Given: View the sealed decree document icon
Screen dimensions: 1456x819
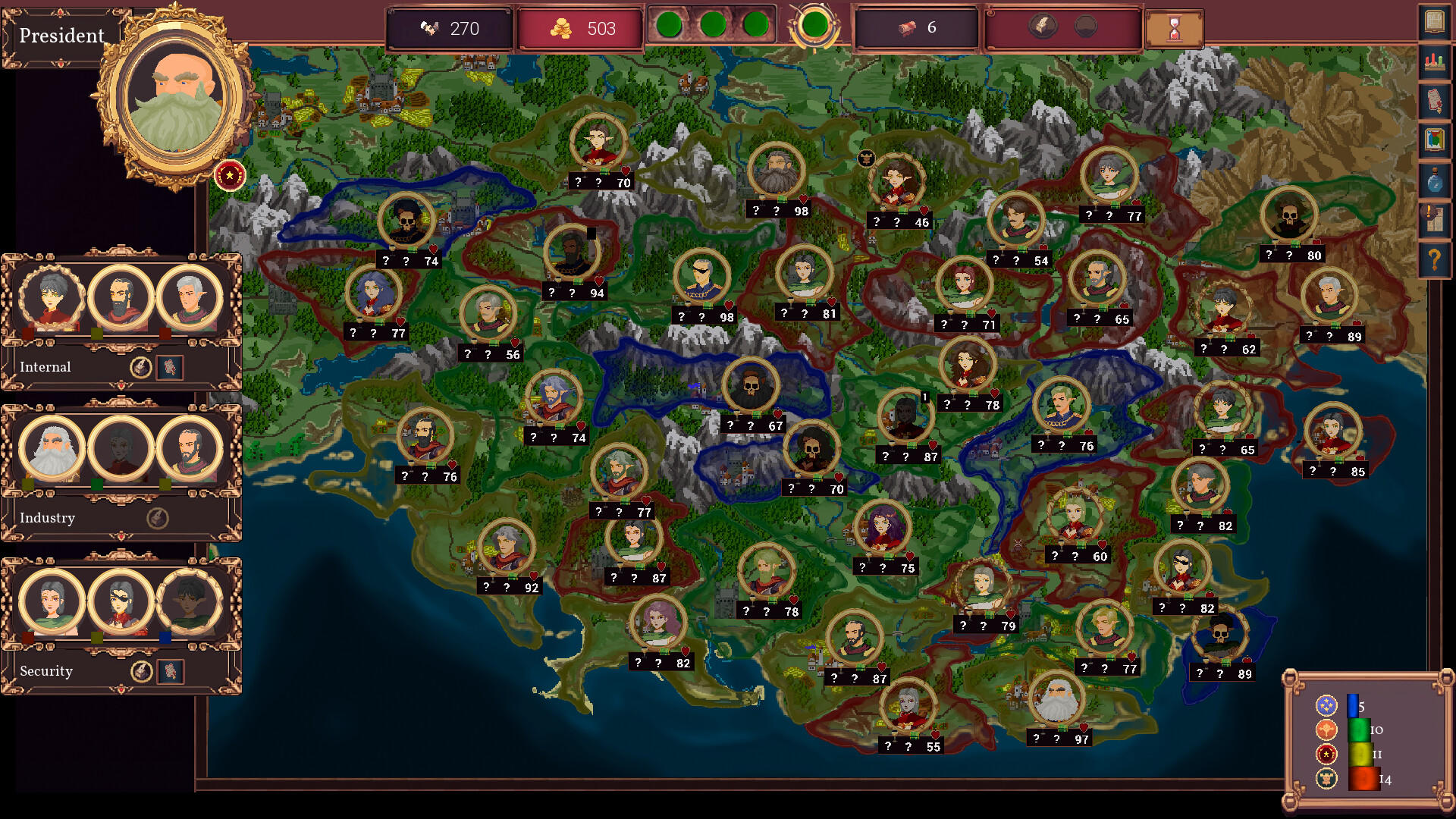Looking at the screenshot, I should pyautogui.click(x=1433, y=100).
